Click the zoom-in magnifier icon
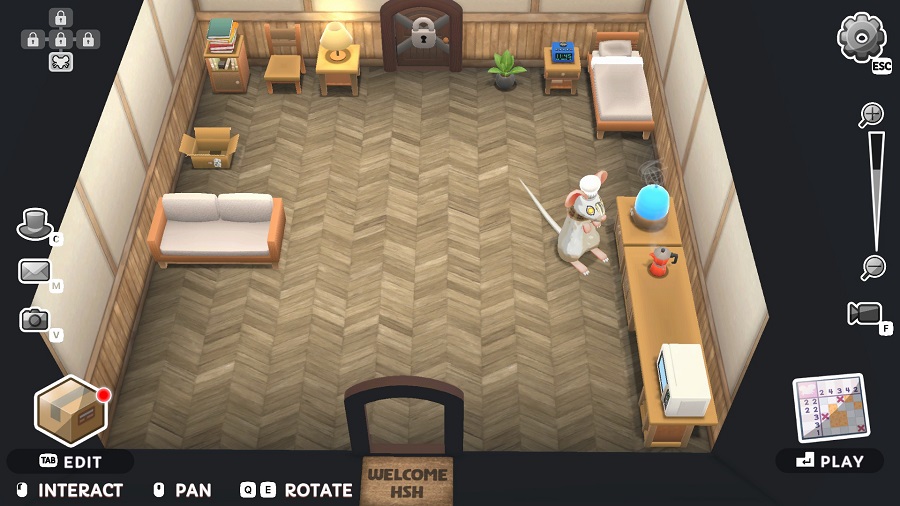The width and height of the screenshot is (900, 506). coord(872,115)
